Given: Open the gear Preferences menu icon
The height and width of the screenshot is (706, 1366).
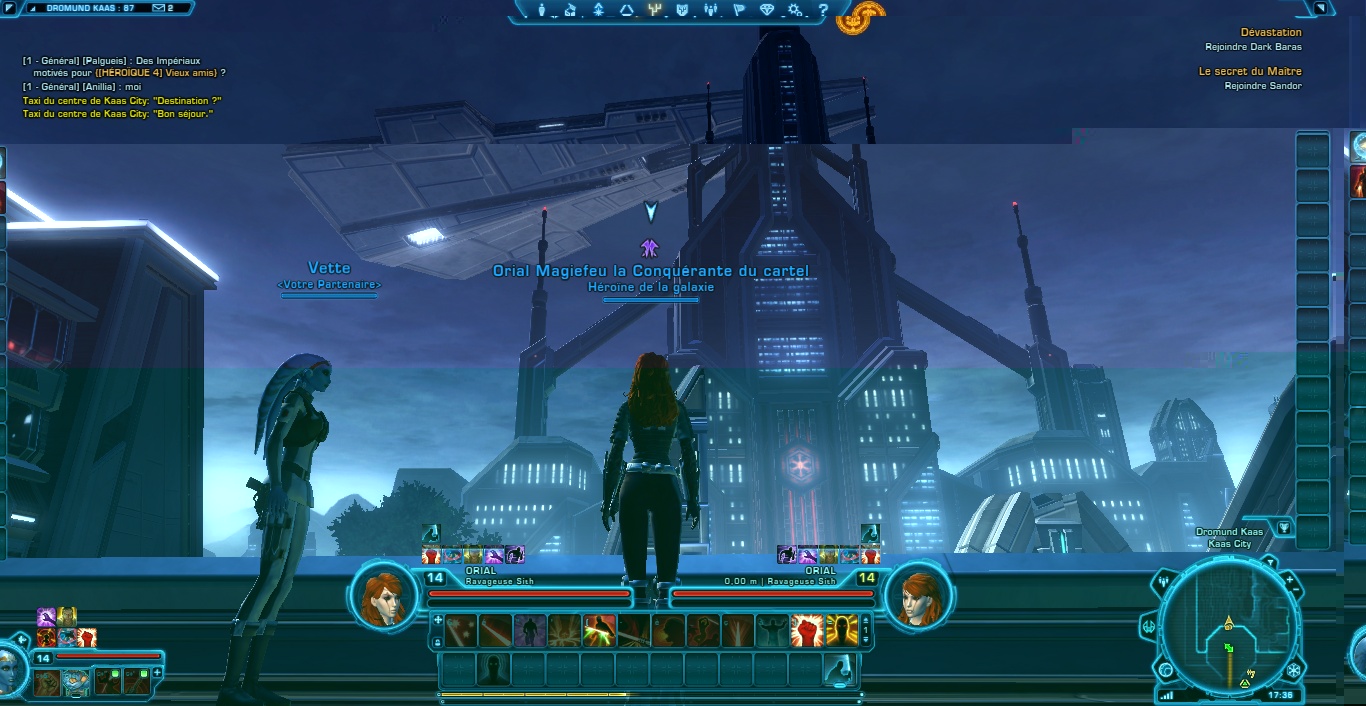Looking at the screenshot, I should [x=795, y=10].
